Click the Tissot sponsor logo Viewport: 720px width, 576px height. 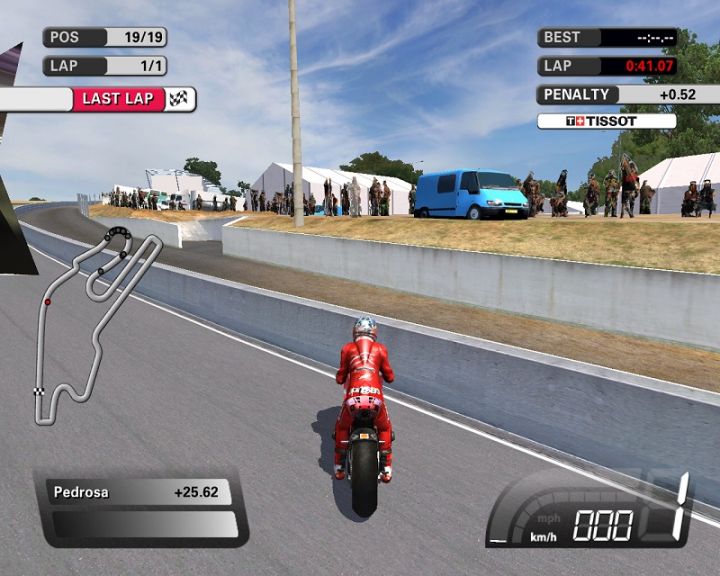pos(606,121)
